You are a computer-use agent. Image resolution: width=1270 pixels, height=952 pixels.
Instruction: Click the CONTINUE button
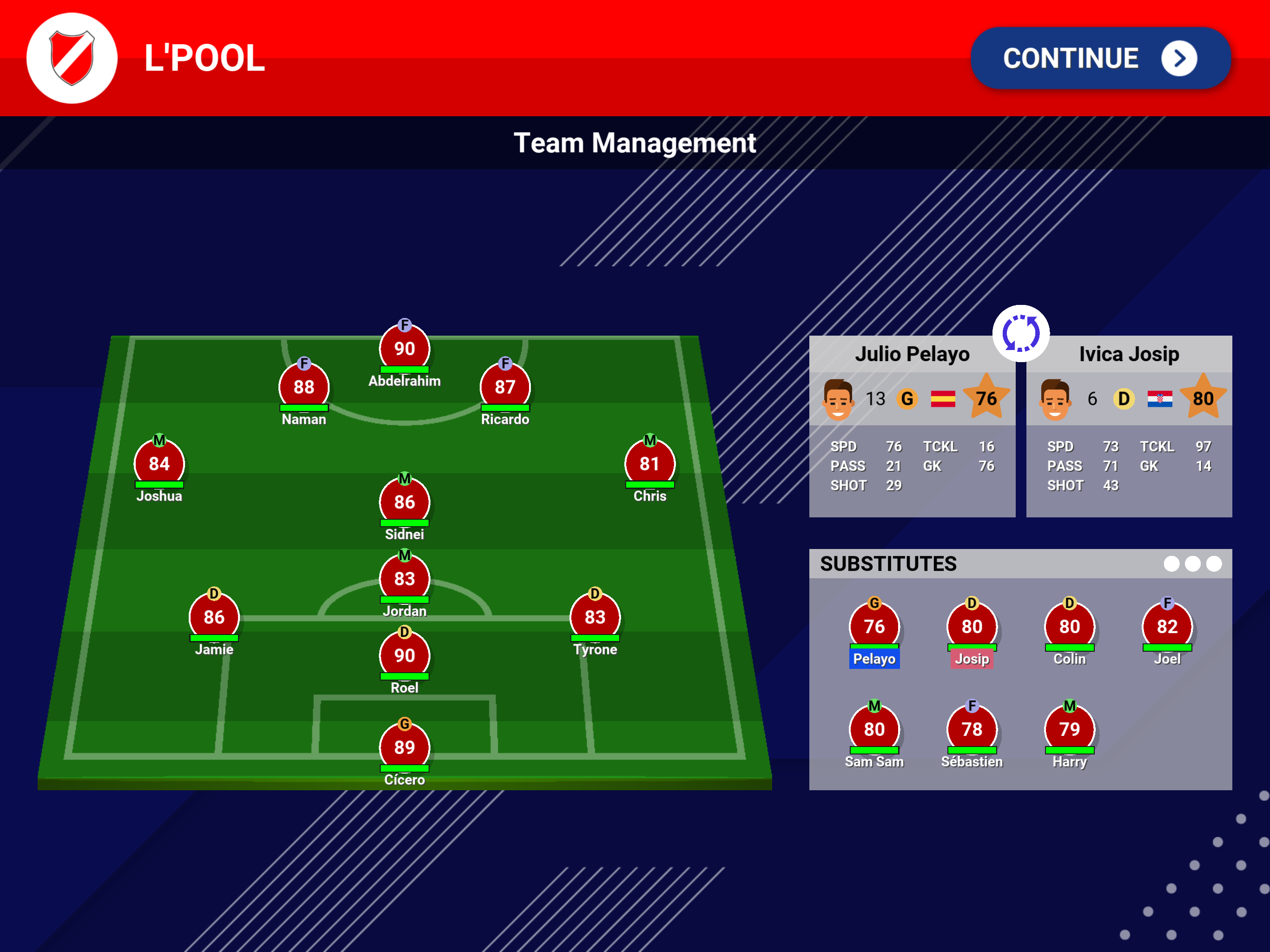click(1099, 58)
